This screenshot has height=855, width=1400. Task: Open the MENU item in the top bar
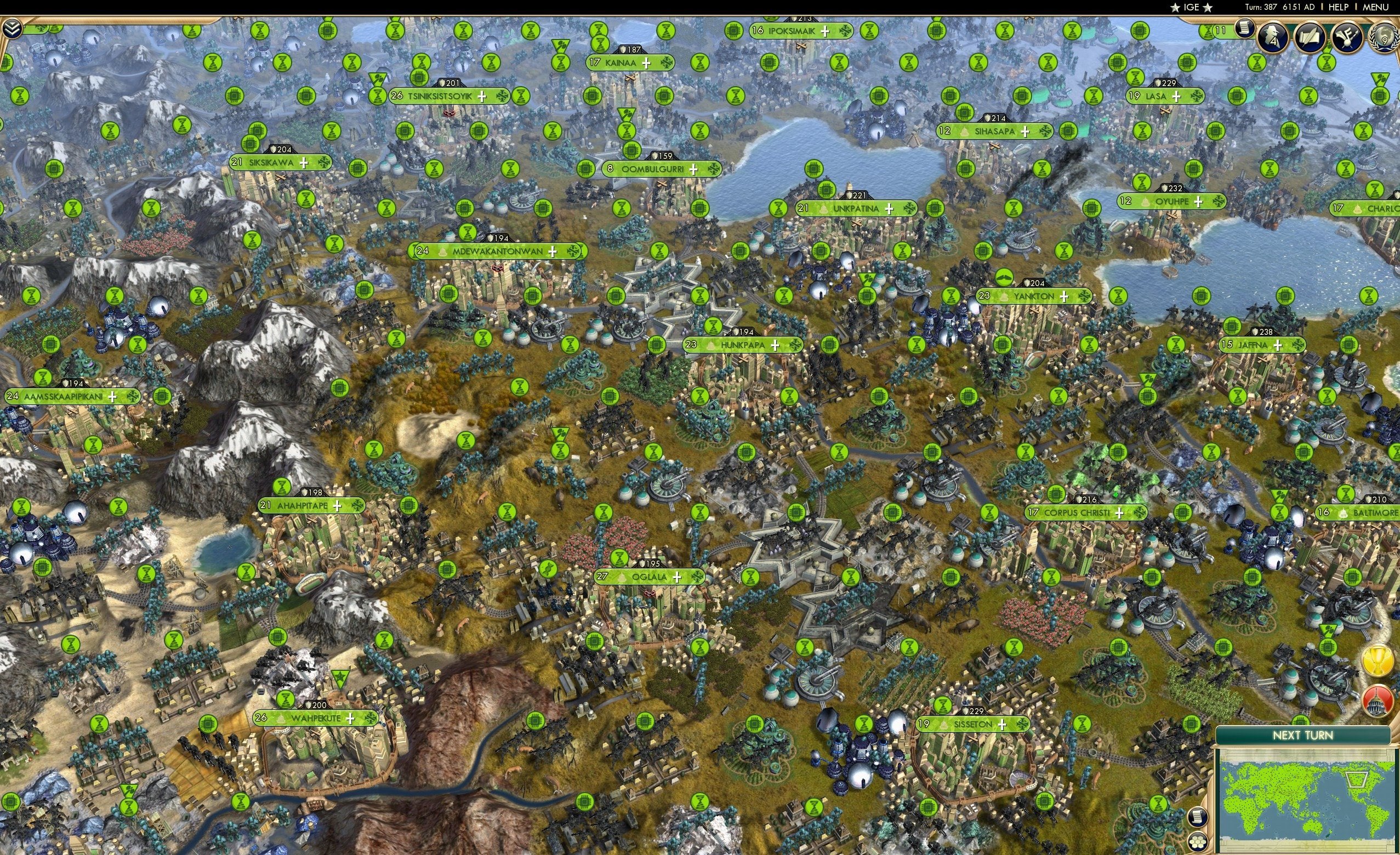(x=1374, y=7)
